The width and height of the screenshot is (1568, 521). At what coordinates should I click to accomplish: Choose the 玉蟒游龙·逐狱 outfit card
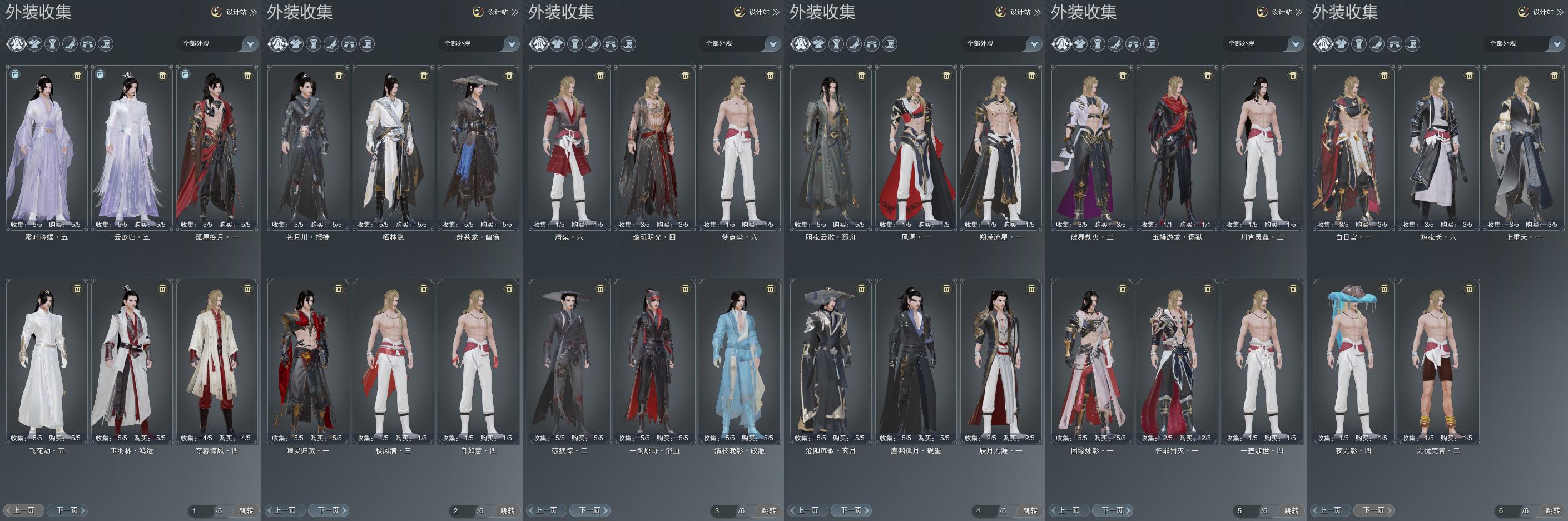click(x=1177, y=146)
